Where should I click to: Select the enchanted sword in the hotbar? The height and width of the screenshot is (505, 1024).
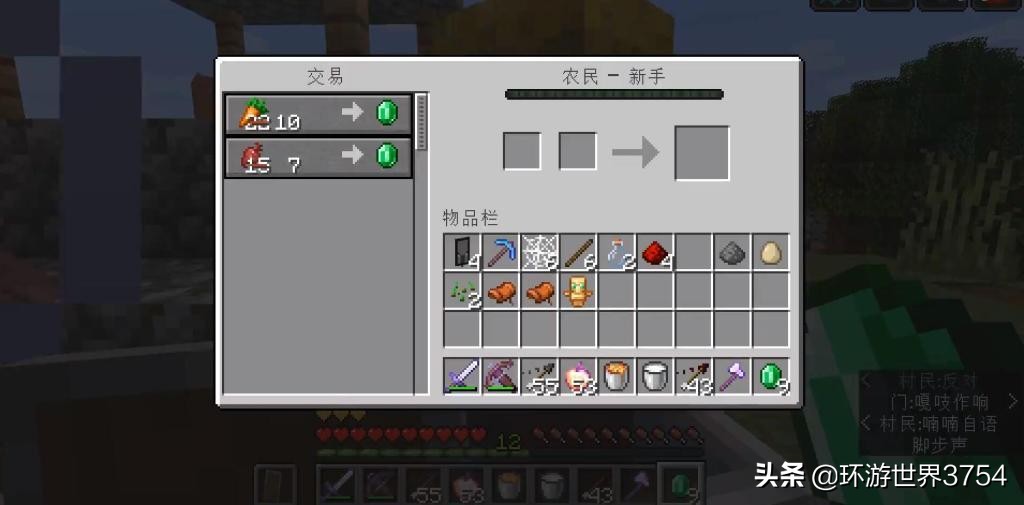pyautogui.click(x=461, y=376)
